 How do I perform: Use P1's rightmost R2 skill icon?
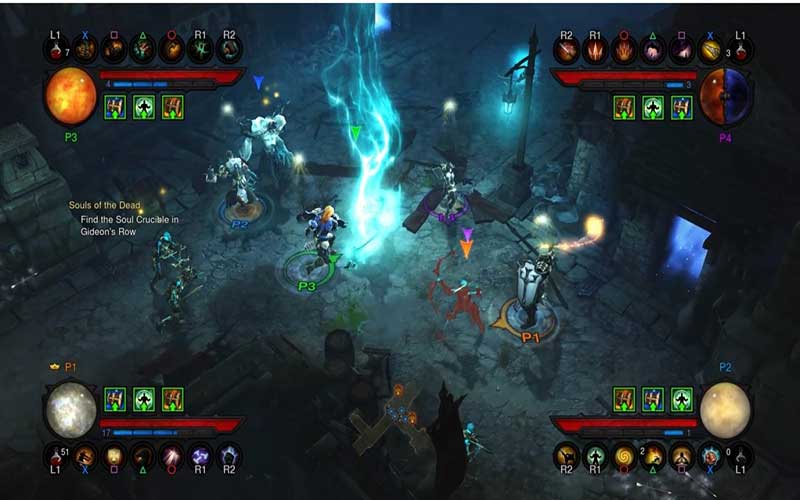click(x=229, y=456)
